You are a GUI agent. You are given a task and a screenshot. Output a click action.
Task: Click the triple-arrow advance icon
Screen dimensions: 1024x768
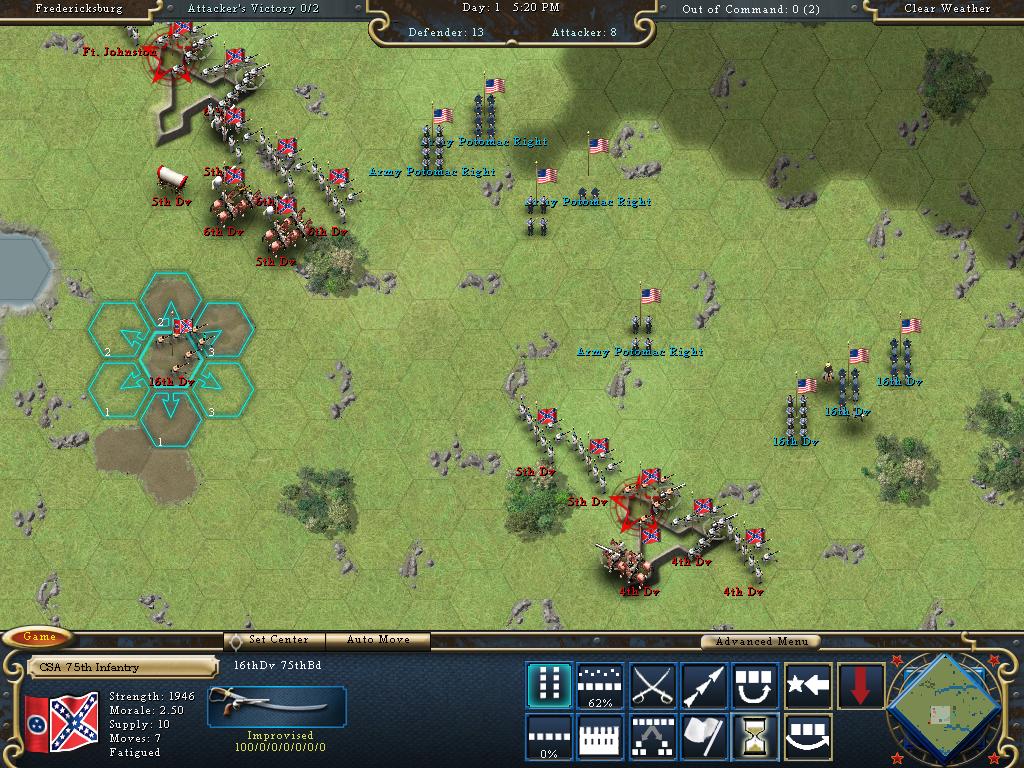point(704,686)
